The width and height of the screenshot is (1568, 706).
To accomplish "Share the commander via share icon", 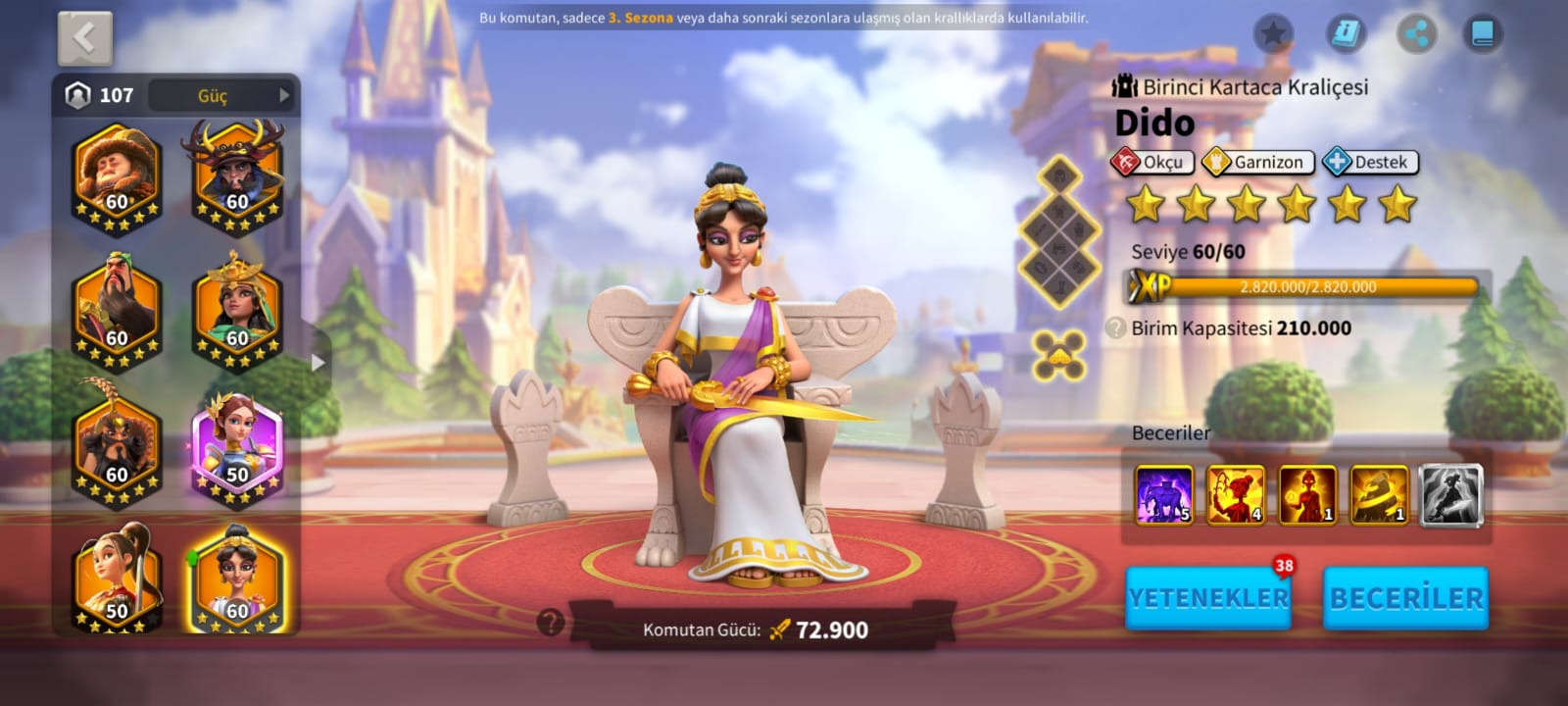I will [1416, 34].
